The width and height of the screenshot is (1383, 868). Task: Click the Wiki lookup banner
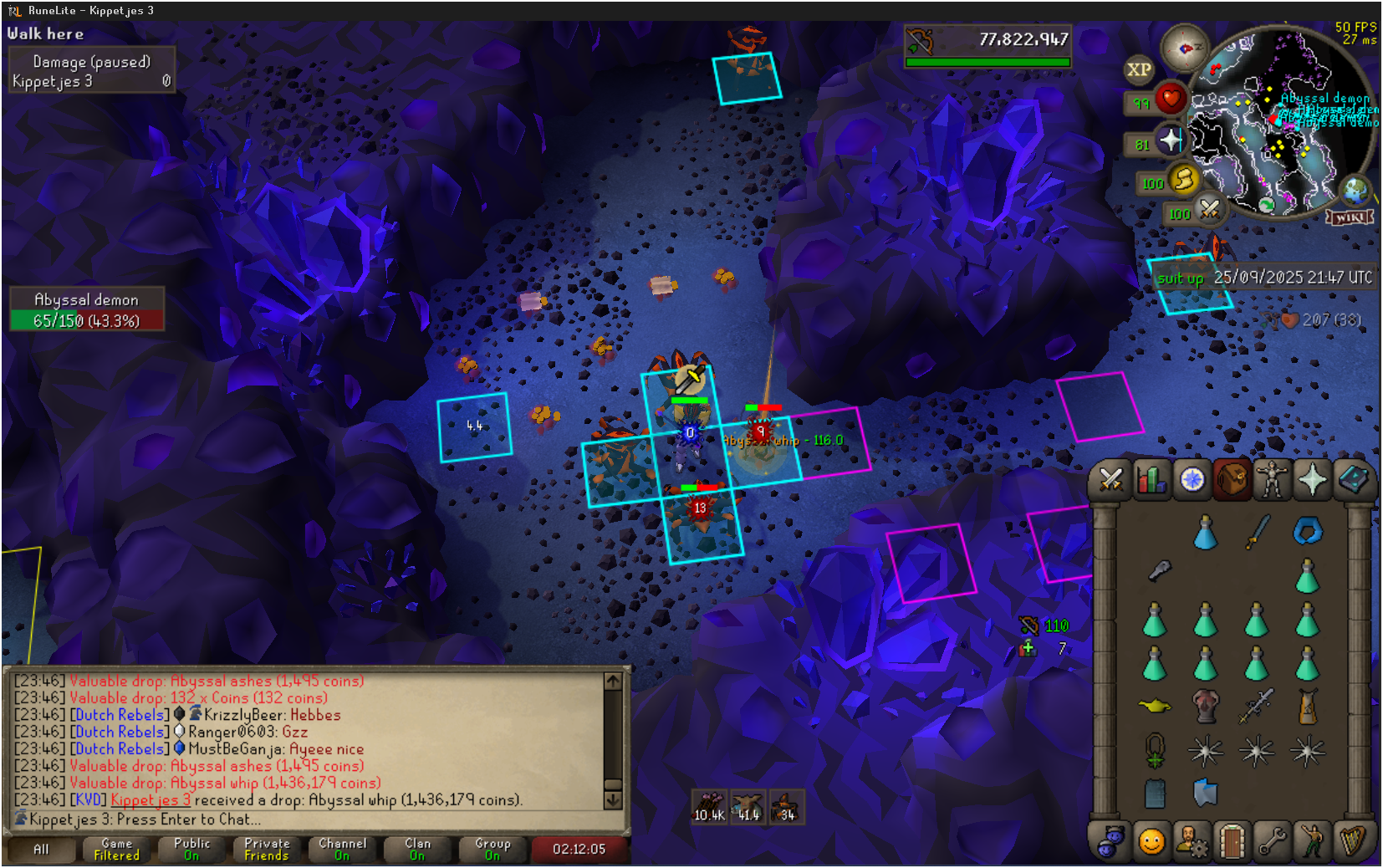tap(1350, 217)
